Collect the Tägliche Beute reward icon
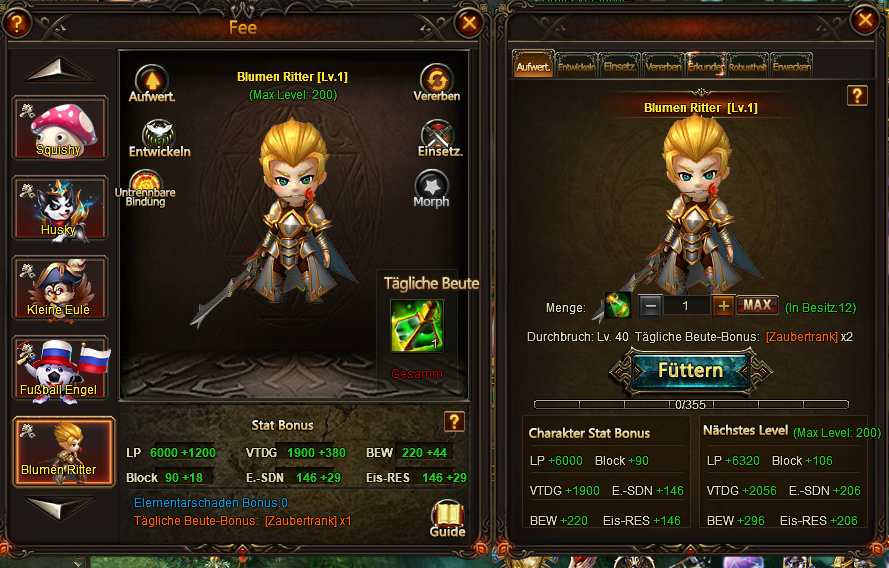Screen dimensions: 889x568 click(x=417, y=326)
